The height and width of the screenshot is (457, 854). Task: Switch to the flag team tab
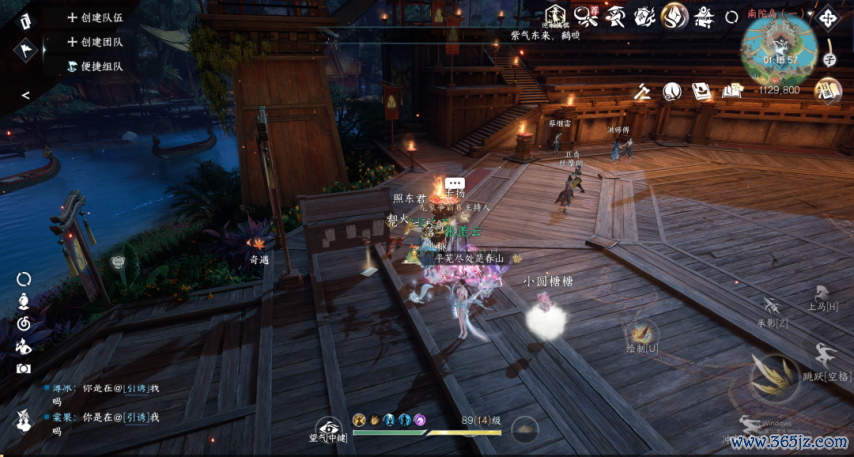[x=25, y=49]
